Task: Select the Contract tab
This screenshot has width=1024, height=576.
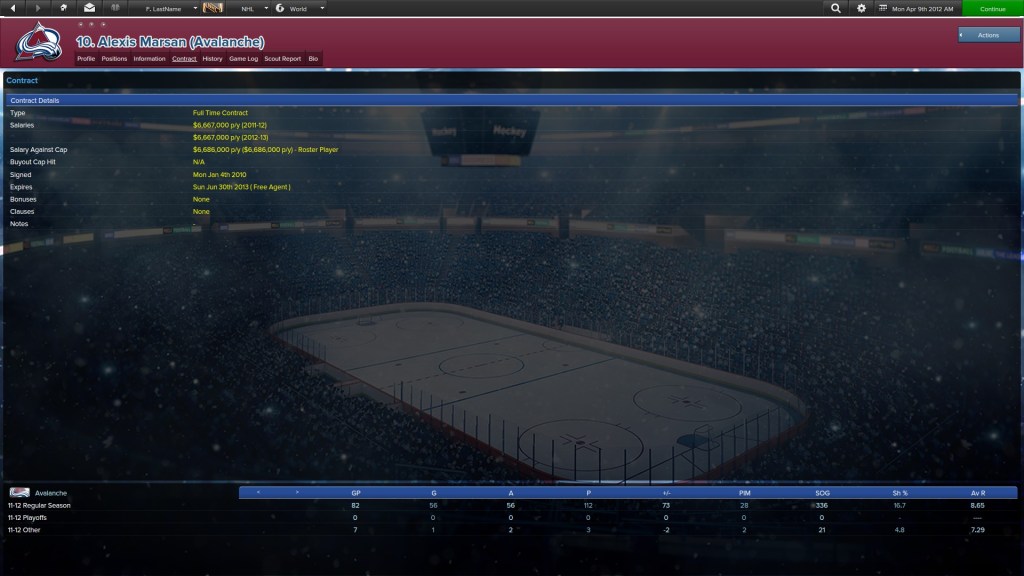Action: coord(184,59)
